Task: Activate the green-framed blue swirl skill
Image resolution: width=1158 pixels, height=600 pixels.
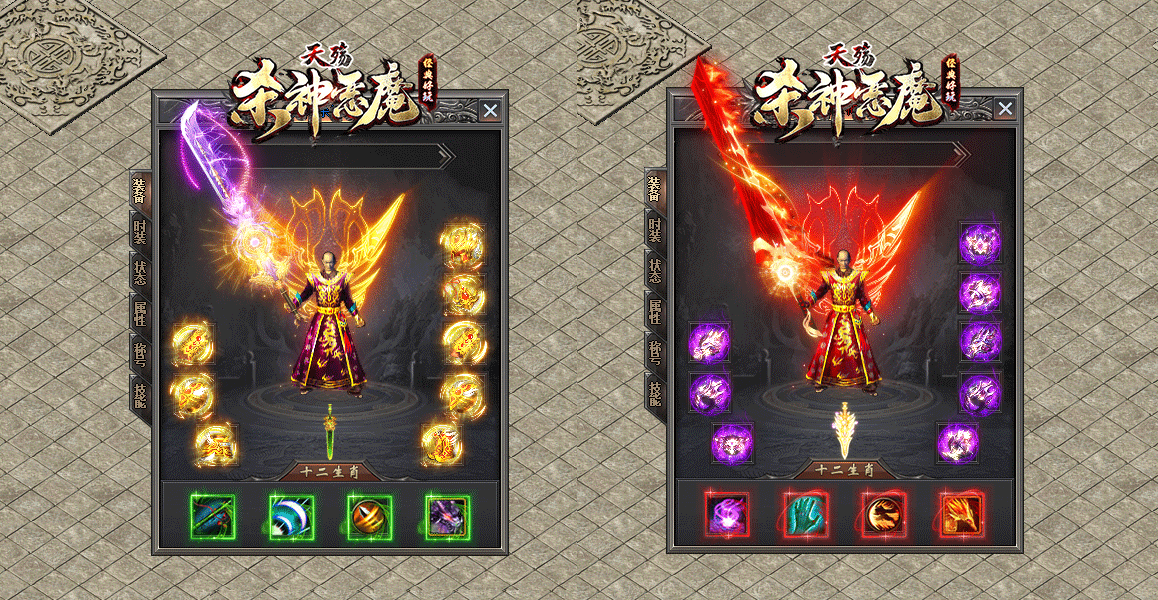Action: pyautogui.click(x=291, y=516)
